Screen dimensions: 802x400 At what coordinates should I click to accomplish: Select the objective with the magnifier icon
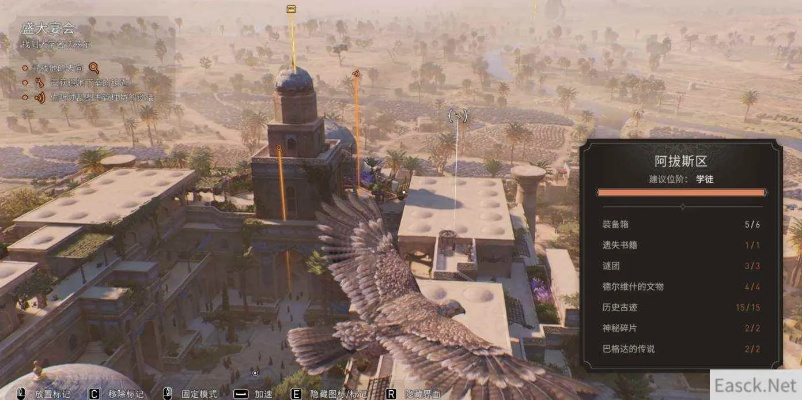coord(60,67)
